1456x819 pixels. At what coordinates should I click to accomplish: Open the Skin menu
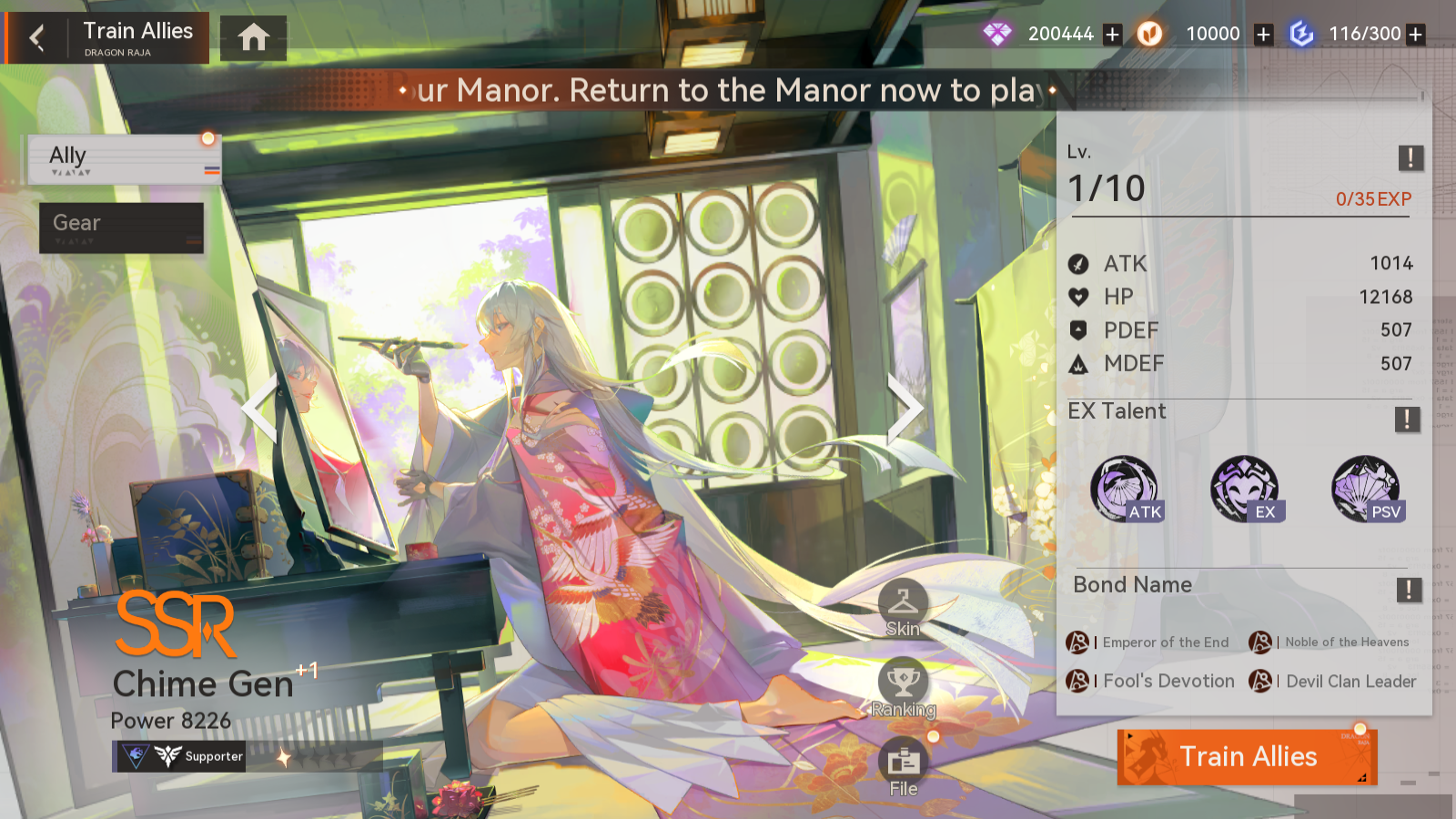coord(903,607)
